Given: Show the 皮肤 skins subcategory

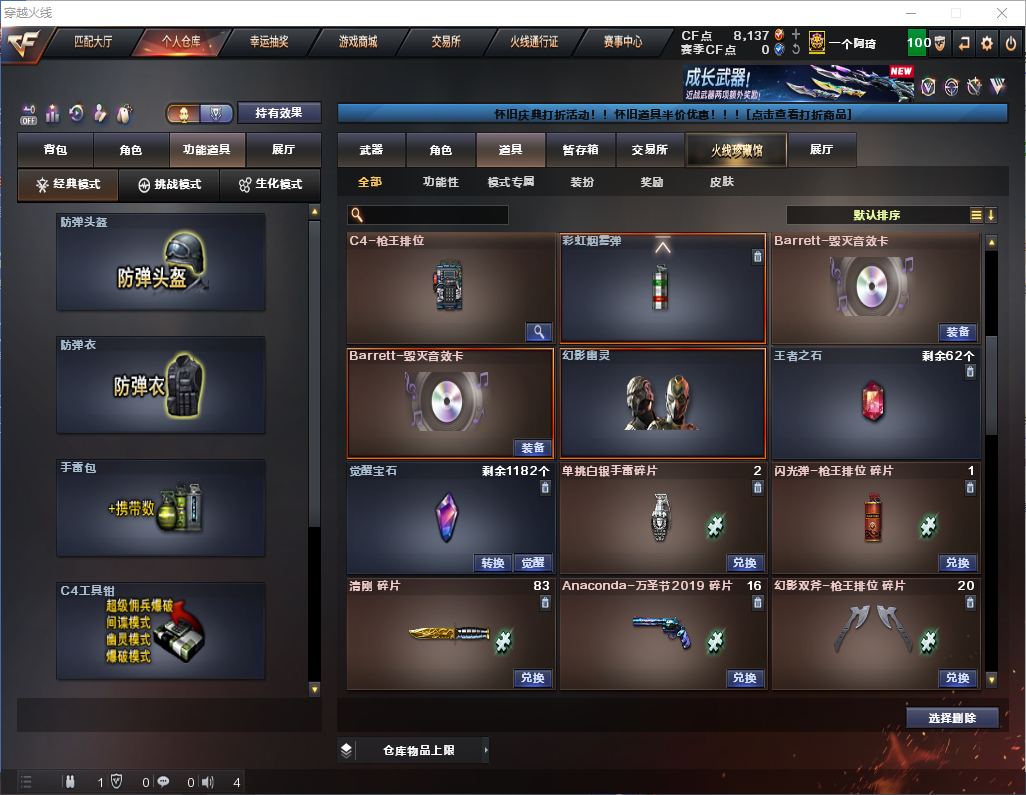Looking at the screenshot, I should tap(721, 183).
